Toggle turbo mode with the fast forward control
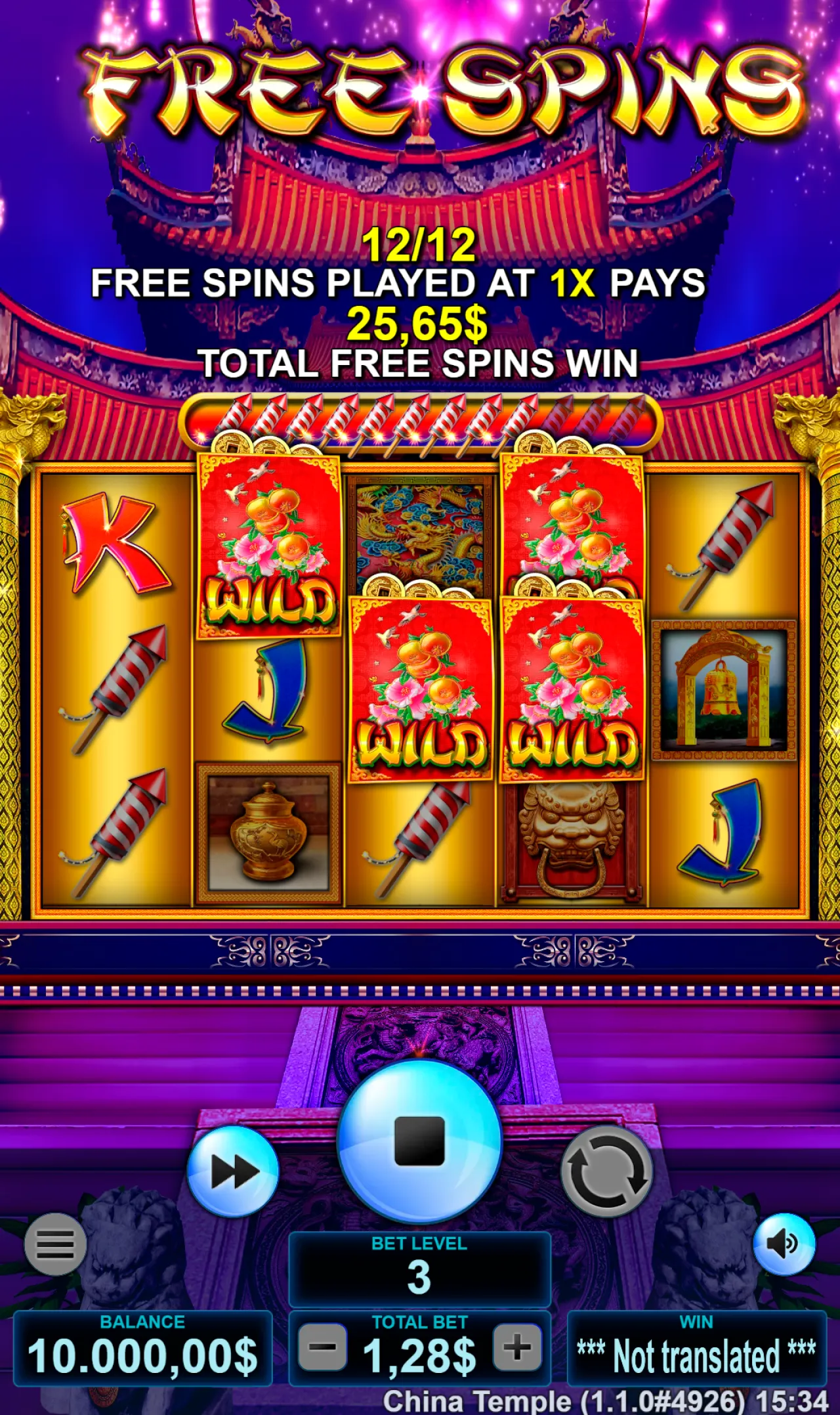Viewport: 840px width, 1415px height. [233, 1169]
